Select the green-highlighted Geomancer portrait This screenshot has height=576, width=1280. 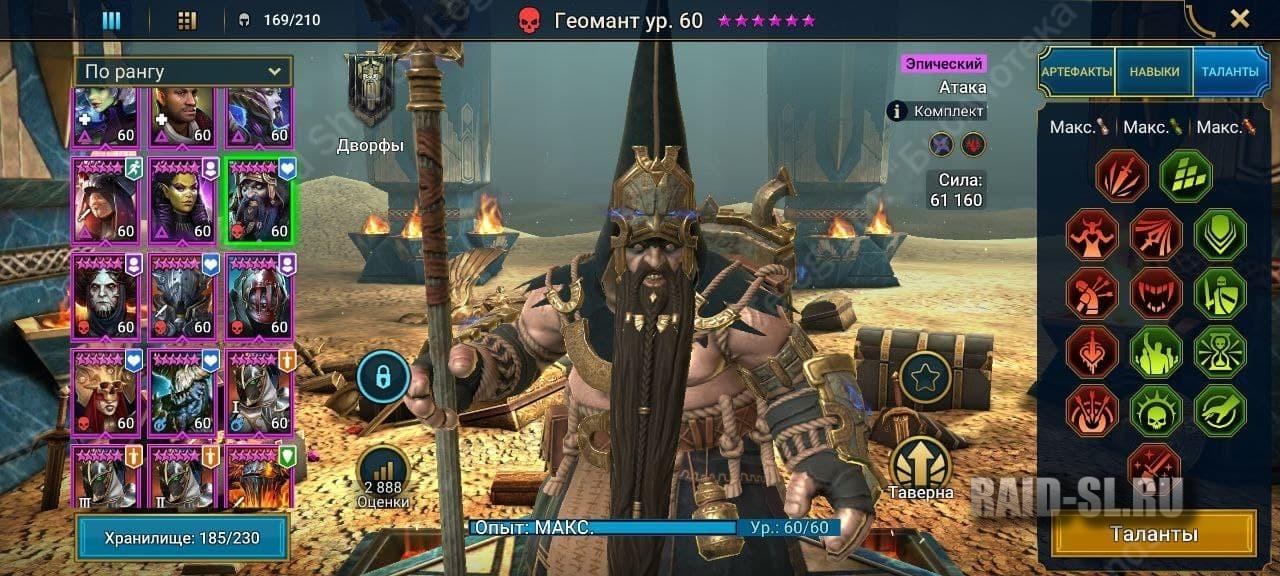[258, 200]
